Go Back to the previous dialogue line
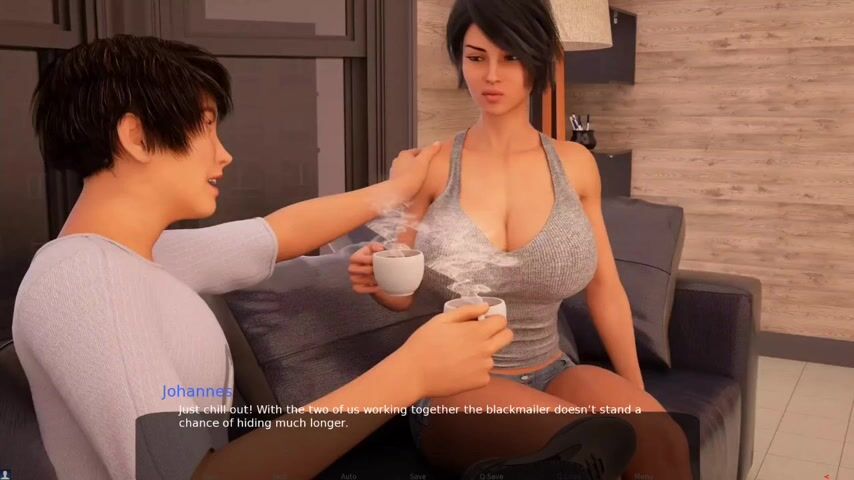Image resolution: width=854 pixels, height=480 pixels. [279, 476]
